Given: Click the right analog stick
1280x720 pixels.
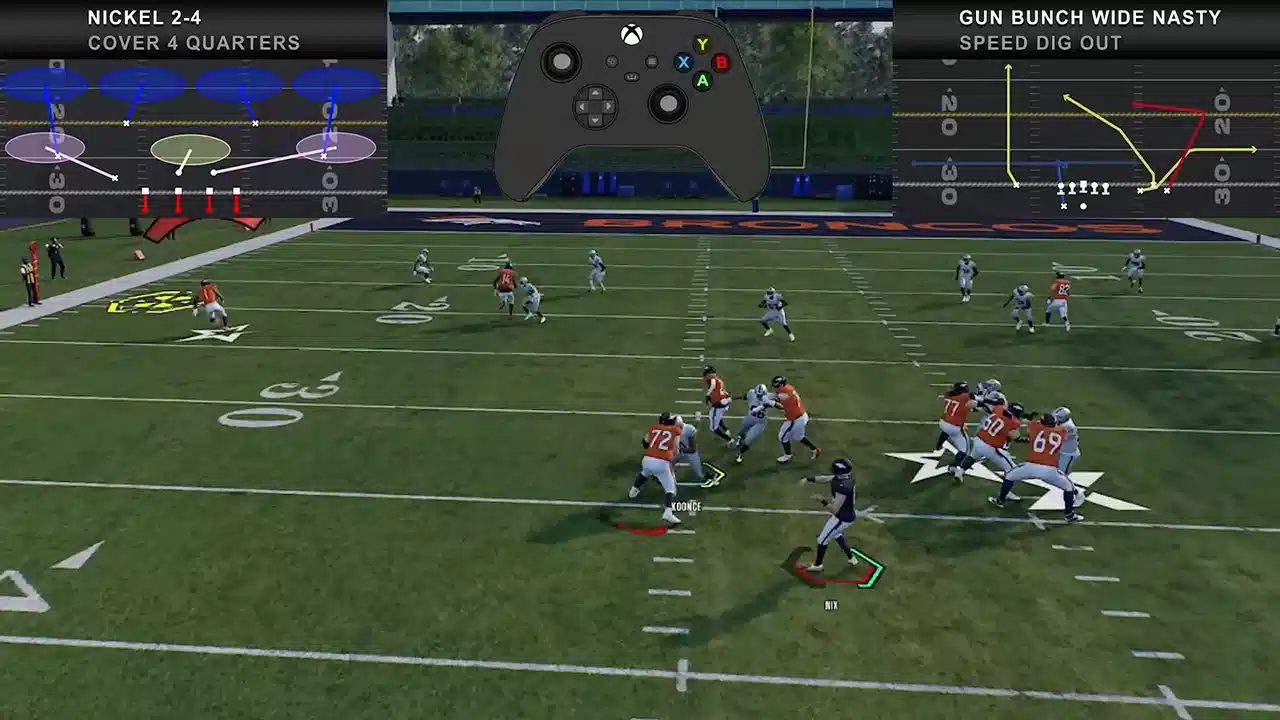Looking at the screenshot, I should [668, 103].
